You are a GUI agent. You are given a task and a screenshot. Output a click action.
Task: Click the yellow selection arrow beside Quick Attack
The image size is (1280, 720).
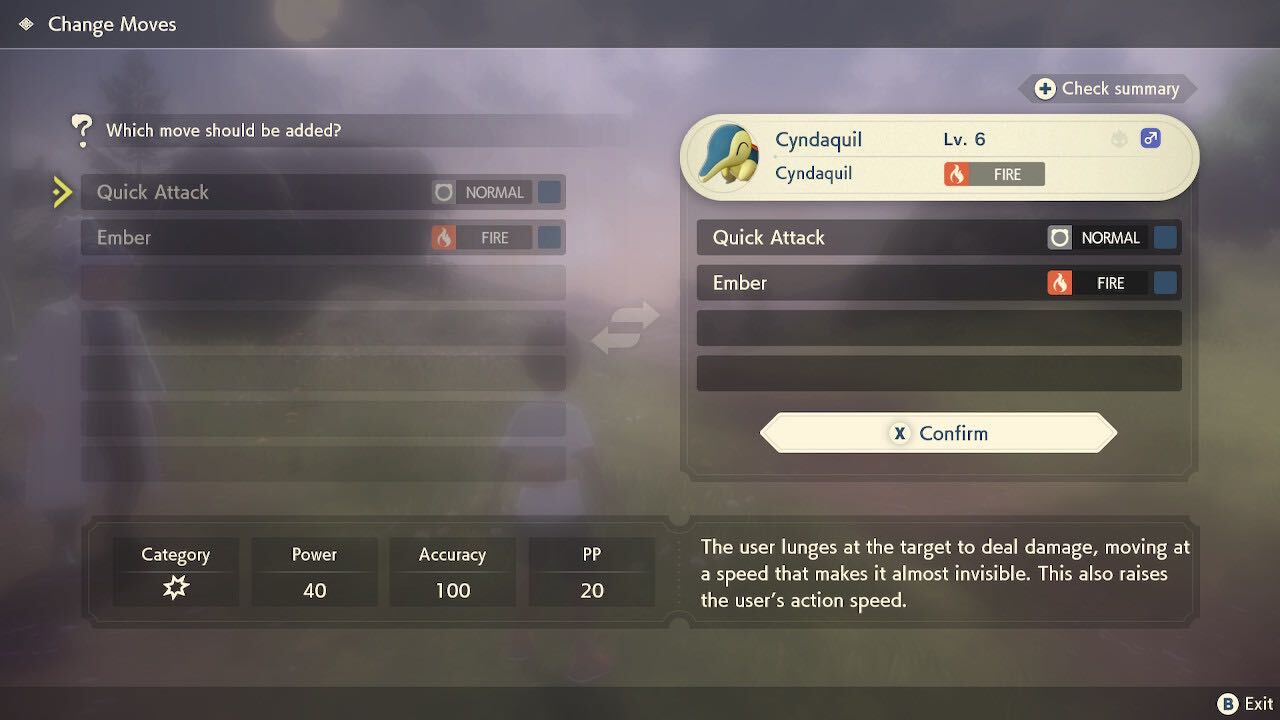point(62,192)
